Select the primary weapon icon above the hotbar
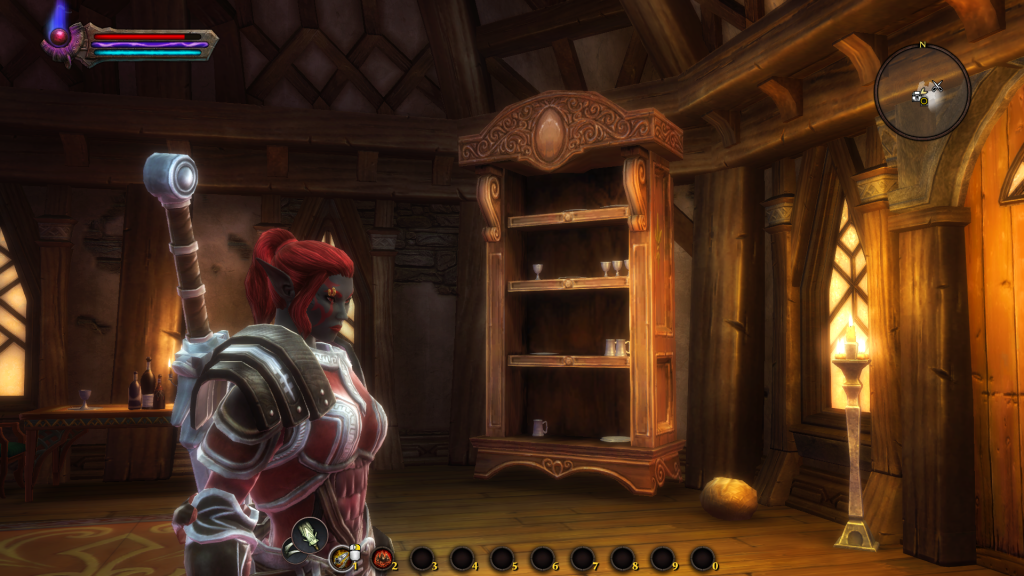 (310, 534)
